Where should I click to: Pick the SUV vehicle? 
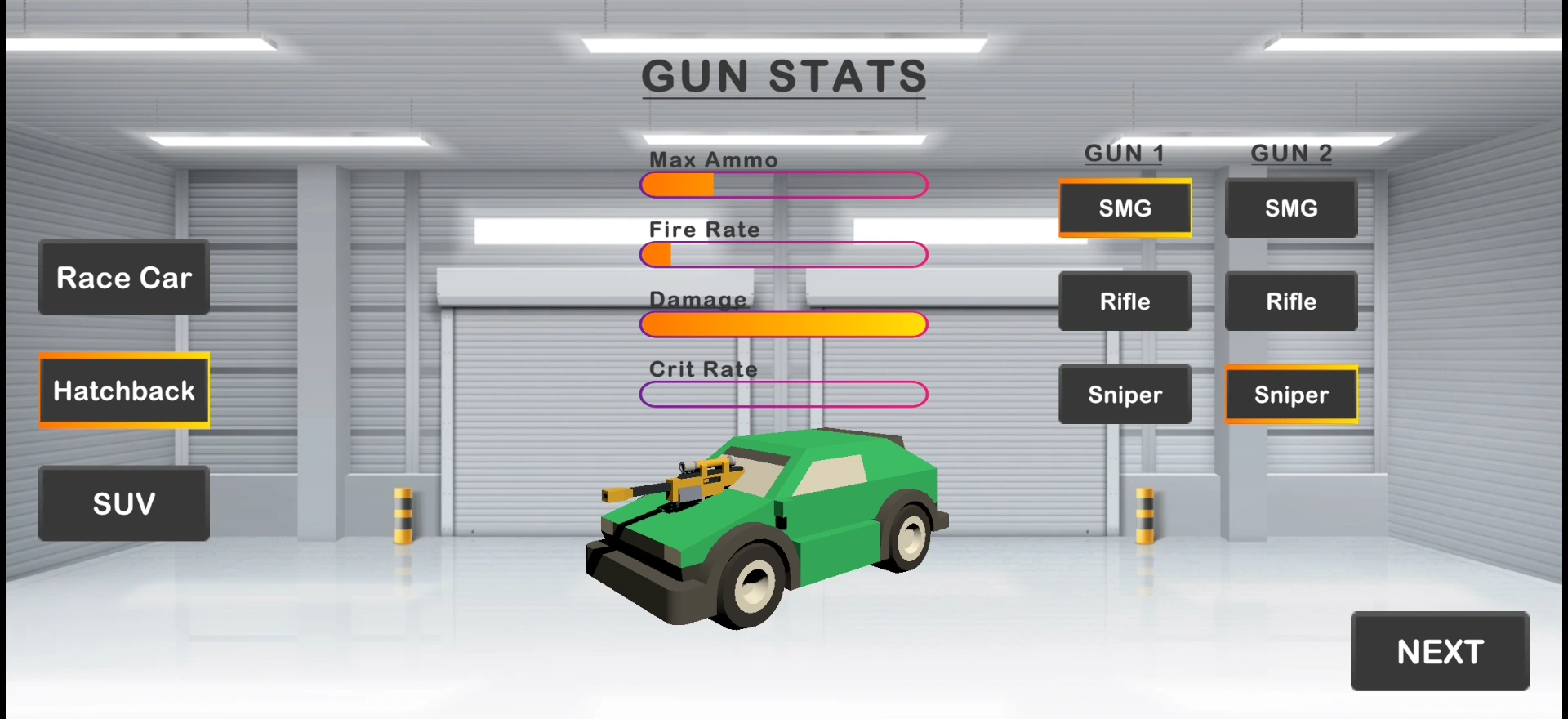124,503
